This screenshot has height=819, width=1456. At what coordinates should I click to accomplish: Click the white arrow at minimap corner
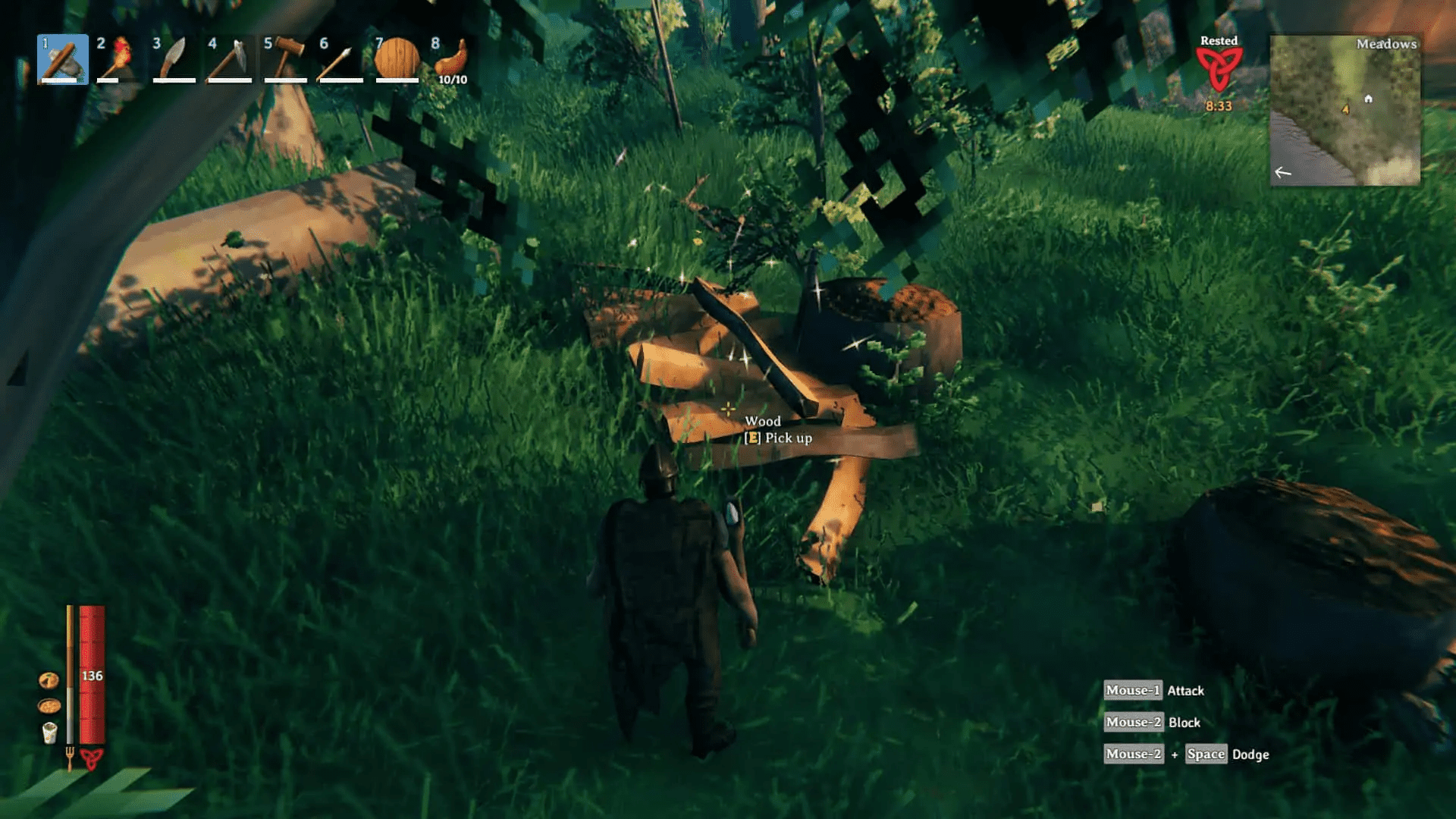click(1282, 173)
